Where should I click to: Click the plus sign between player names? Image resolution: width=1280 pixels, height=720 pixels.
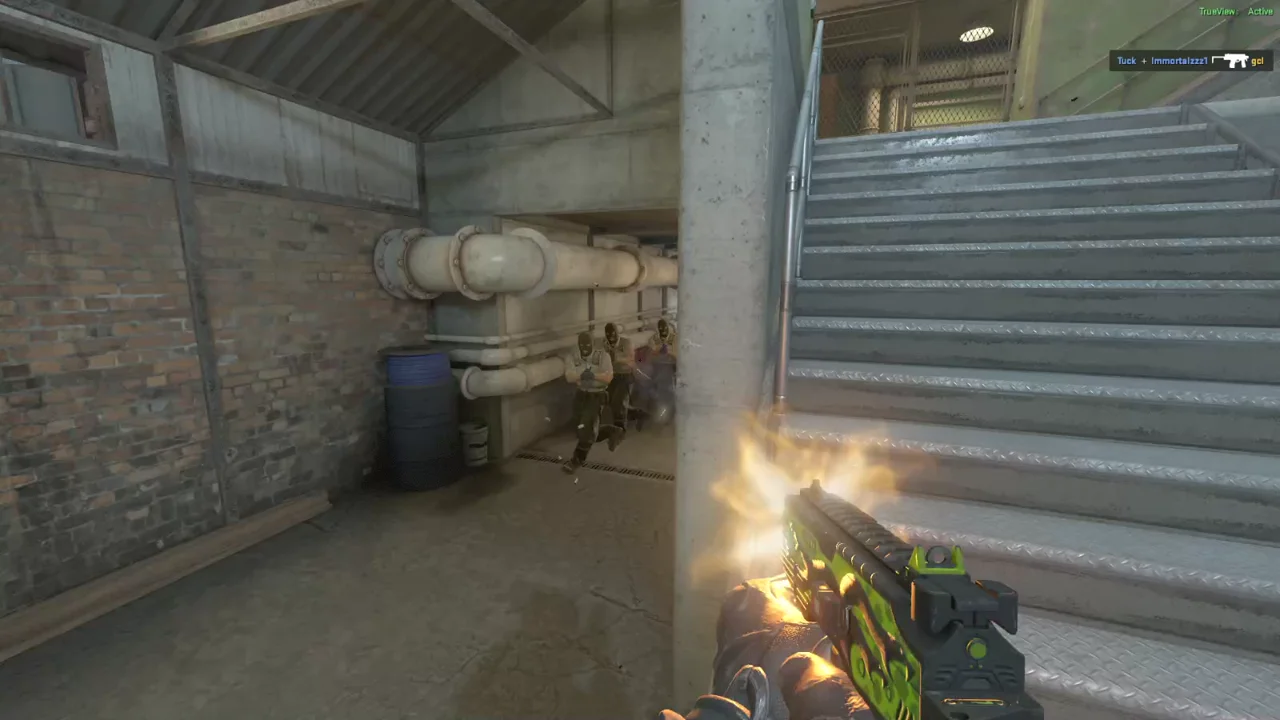pyautogui.click(x=1144, y=61)
